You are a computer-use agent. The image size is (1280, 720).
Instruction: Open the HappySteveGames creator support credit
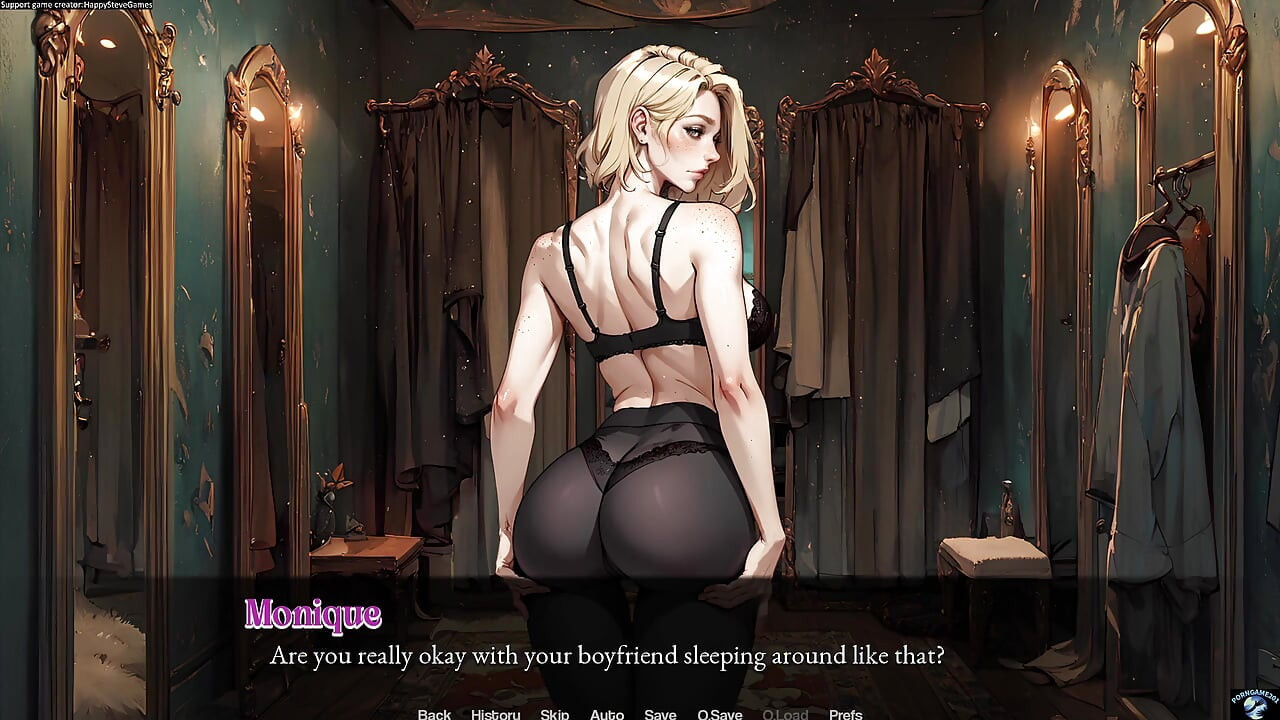[77, 4]
